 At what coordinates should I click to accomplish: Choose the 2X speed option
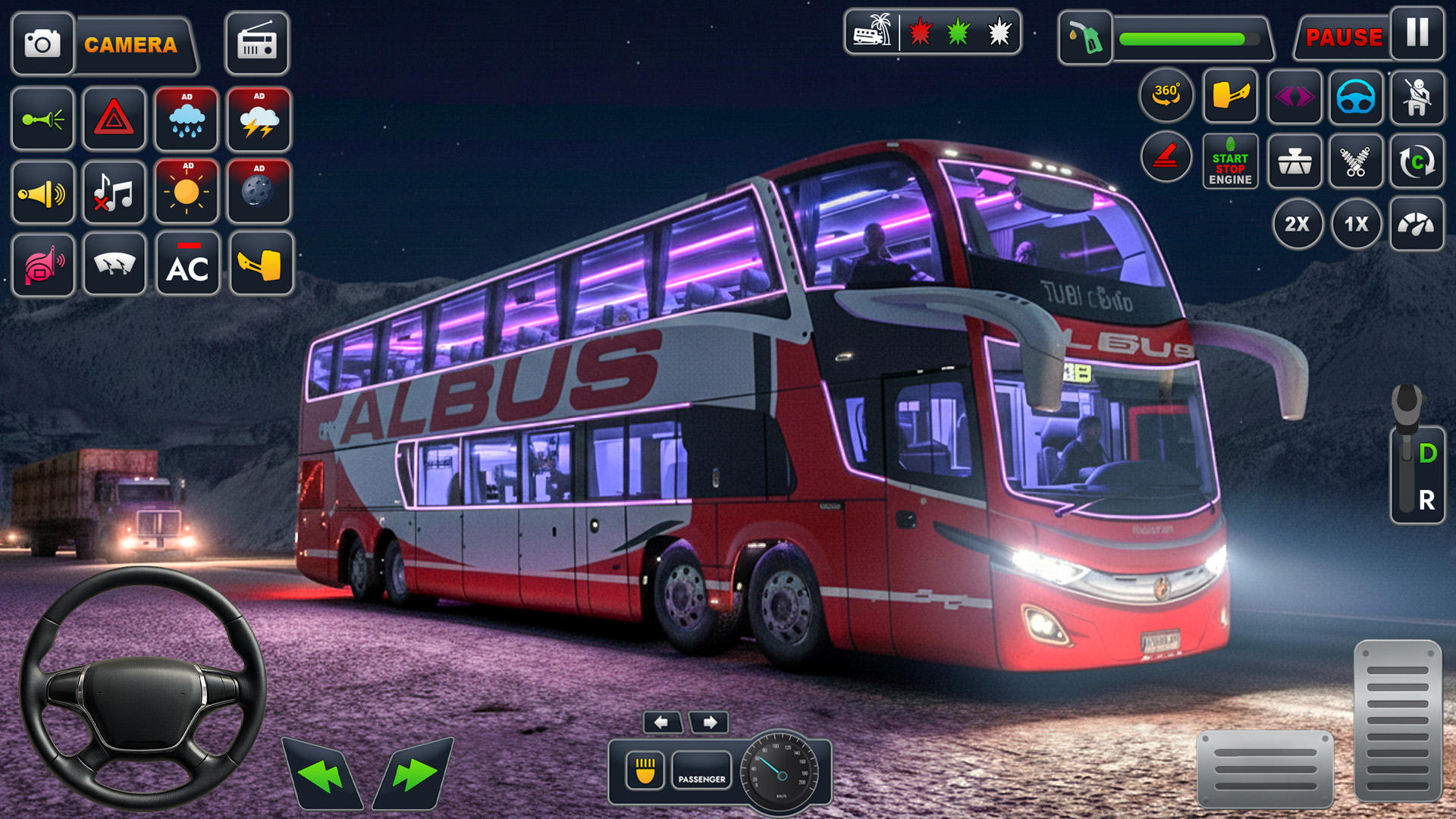1297,224
